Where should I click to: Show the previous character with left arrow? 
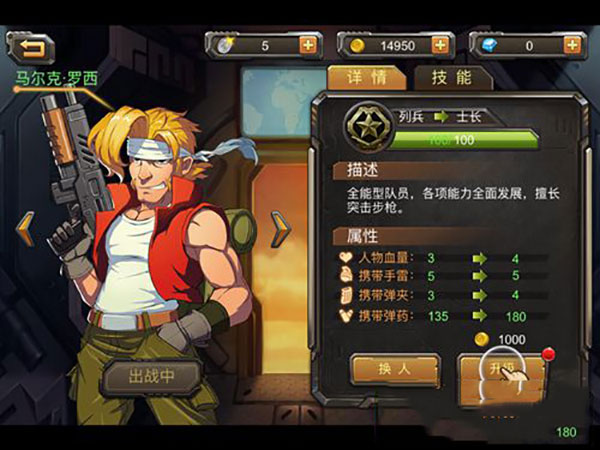[25, 229]
